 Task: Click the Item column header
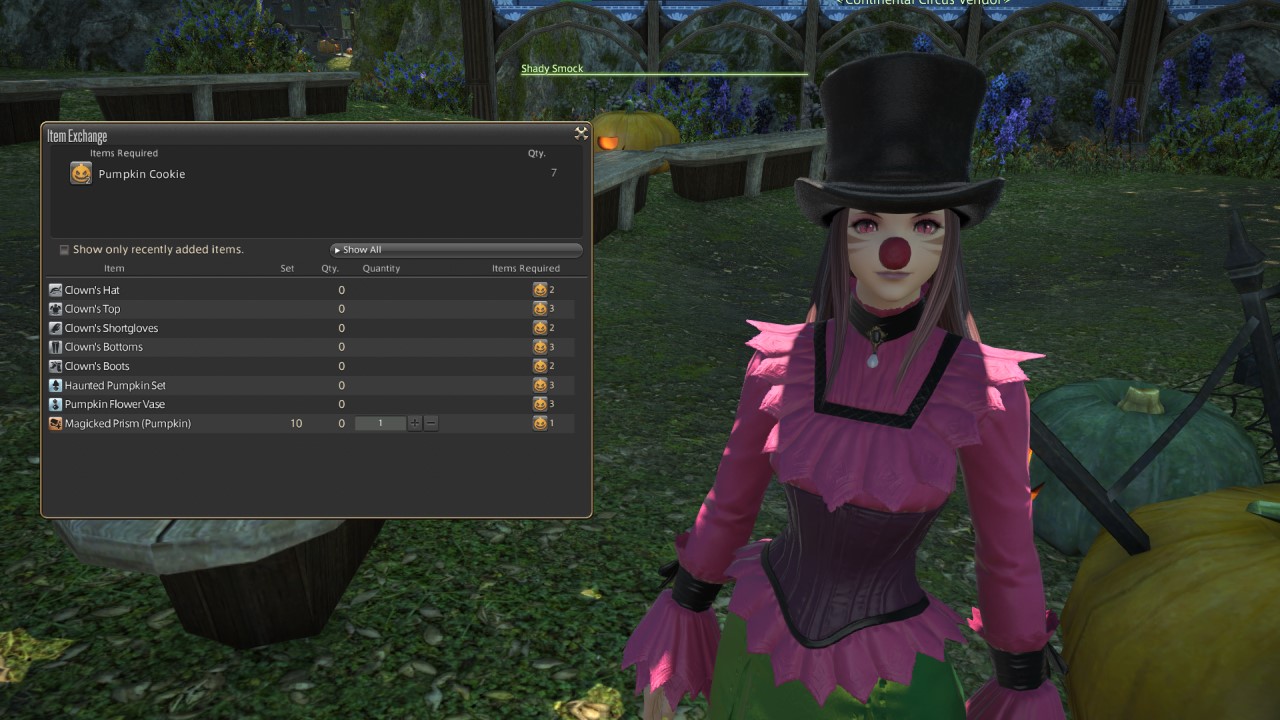[114, 268]
